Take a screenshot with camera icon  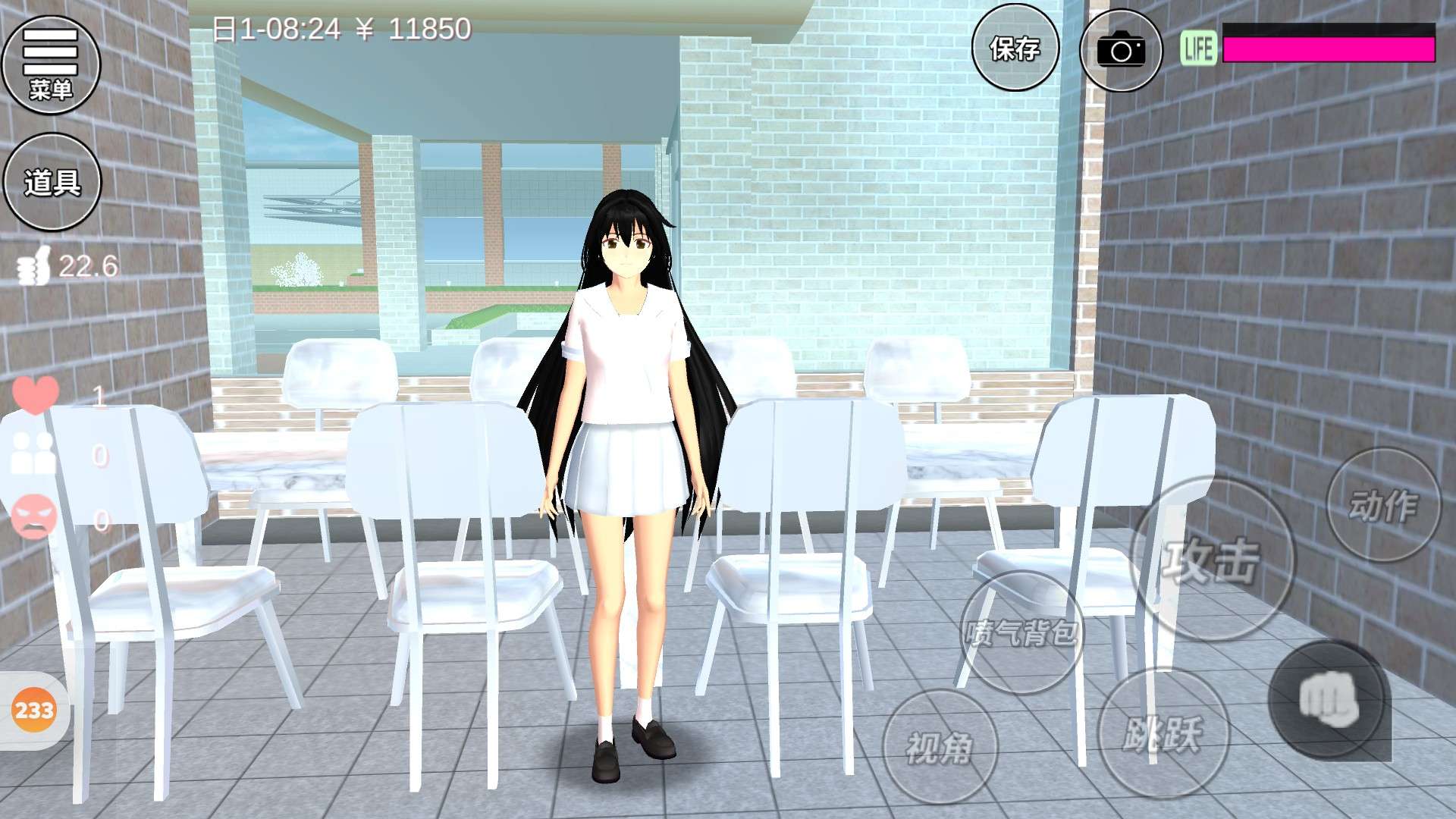[x=1120, y=50]
